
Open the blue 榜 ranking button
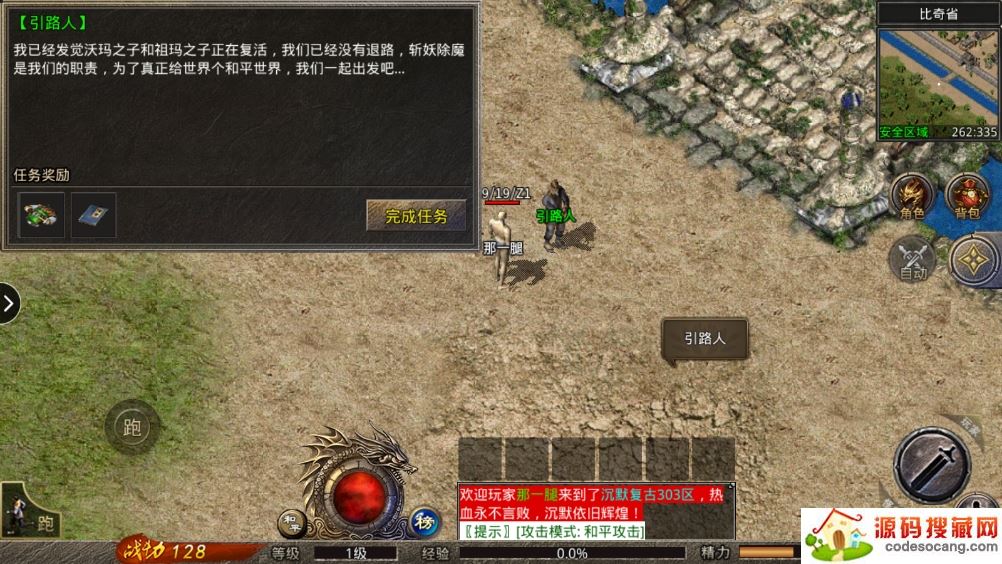pos(423,521)
